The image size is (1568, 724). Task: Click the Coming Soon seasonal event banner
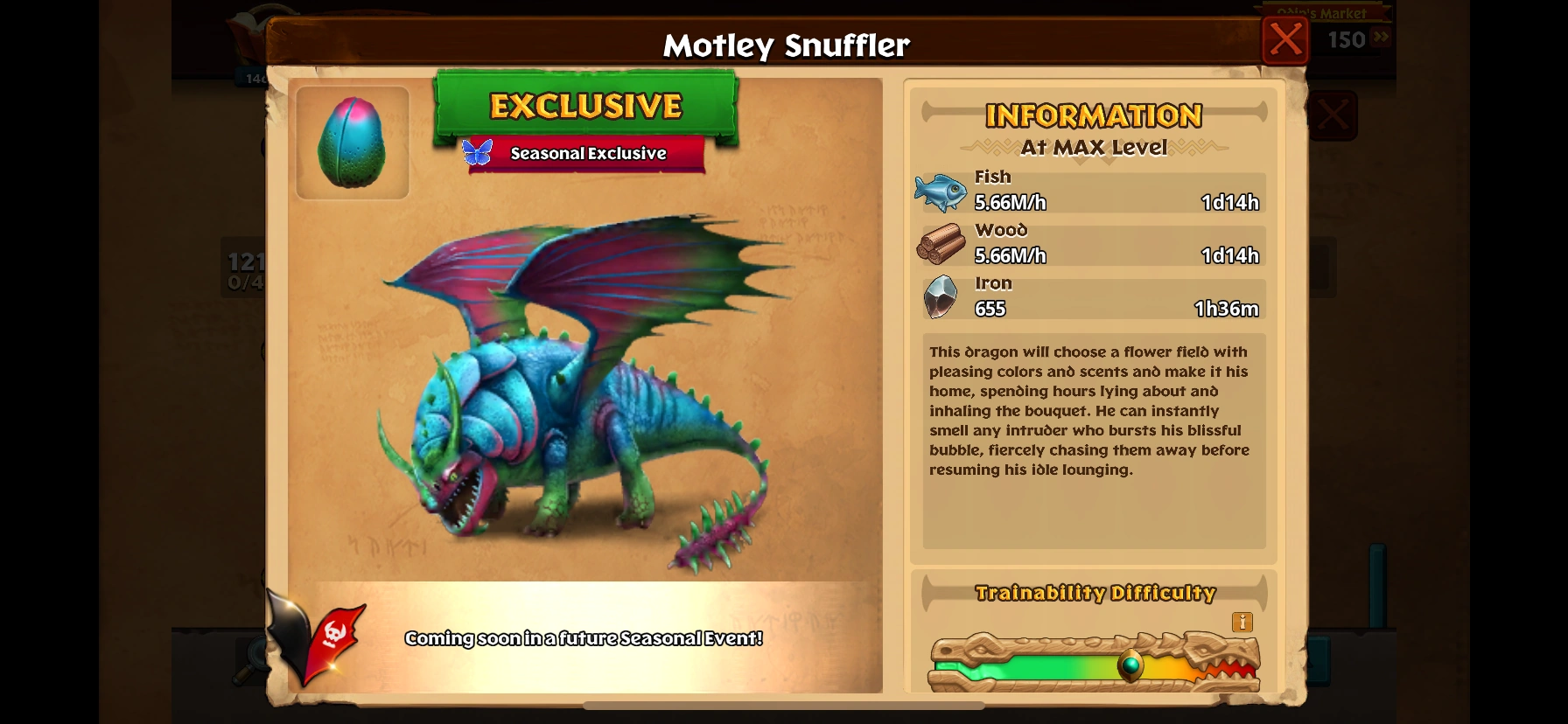(x=584, y=638)
